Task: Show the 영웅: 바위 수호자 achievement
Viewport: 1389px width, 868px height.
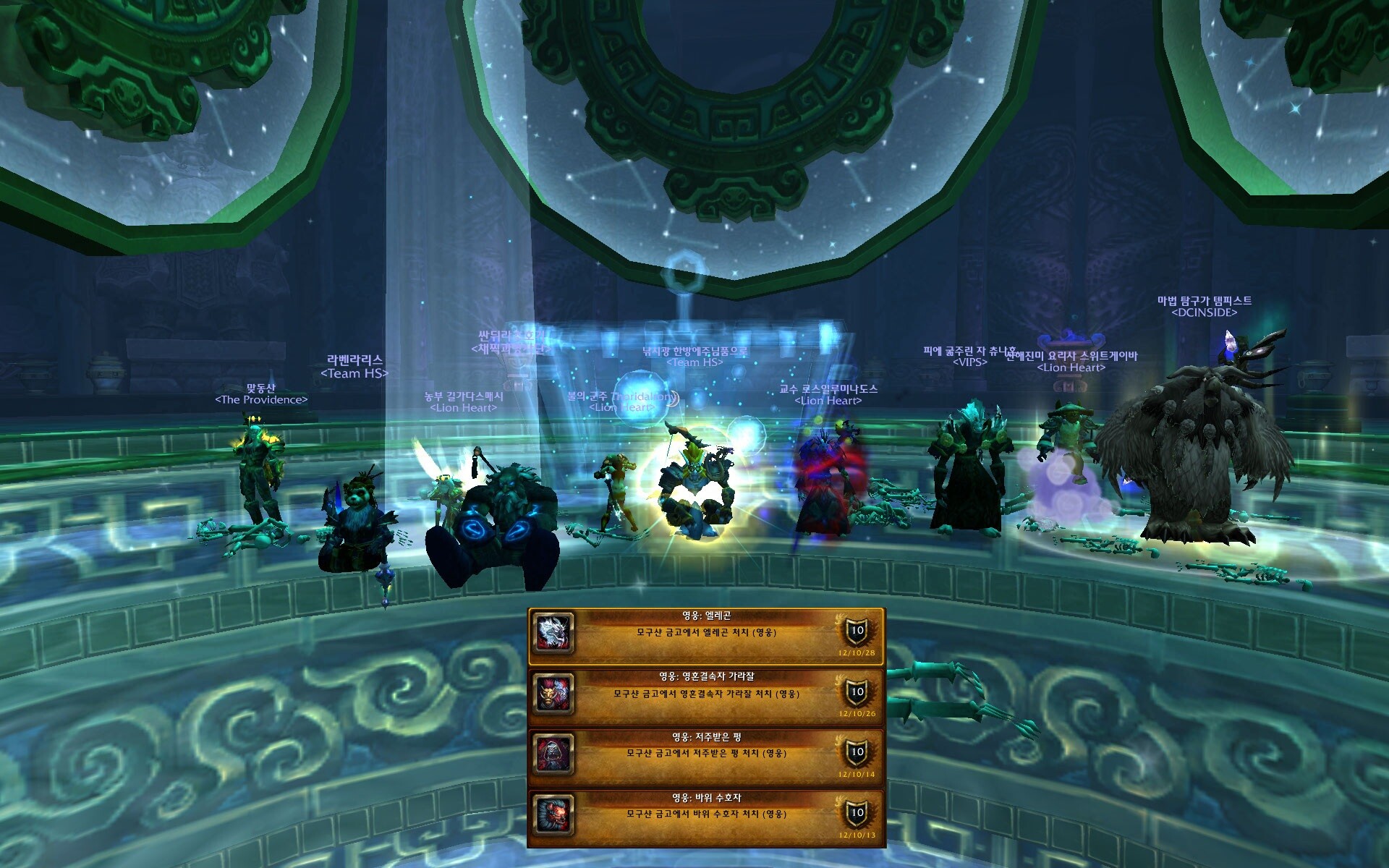Action: click(706, 817)
